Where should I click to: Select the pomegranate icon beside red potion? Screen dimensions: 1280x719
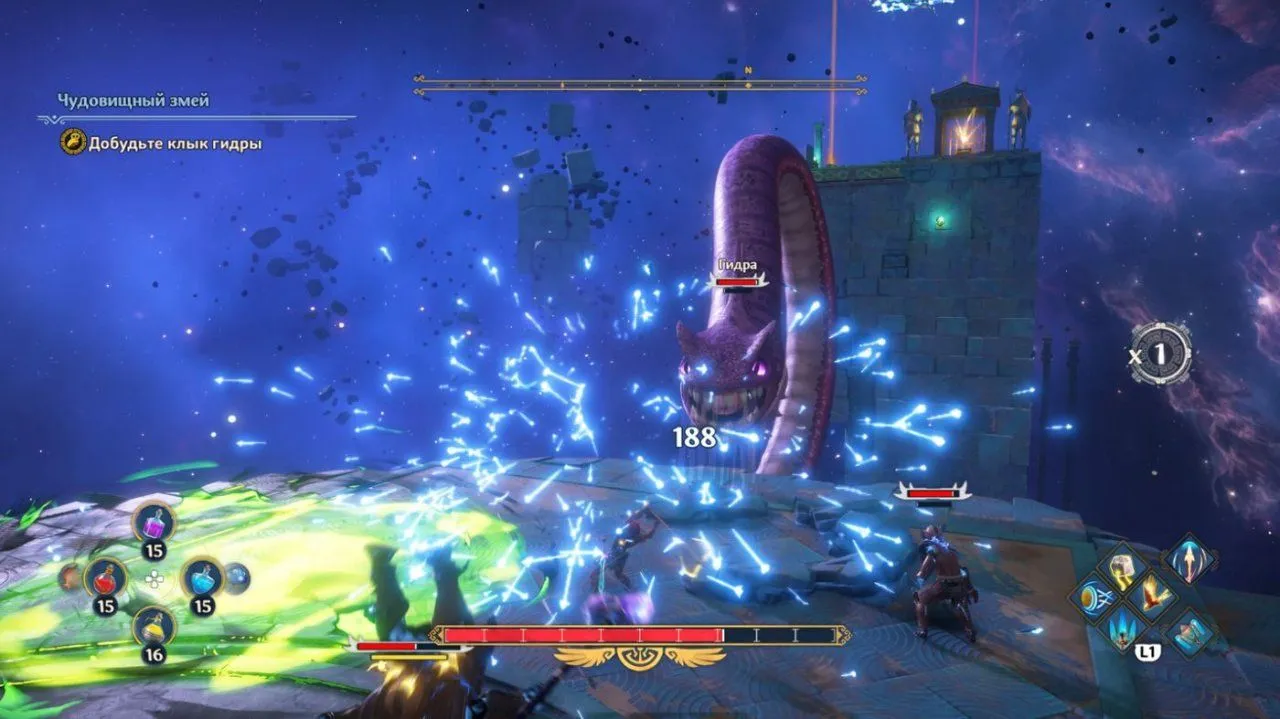coord(69,576)
